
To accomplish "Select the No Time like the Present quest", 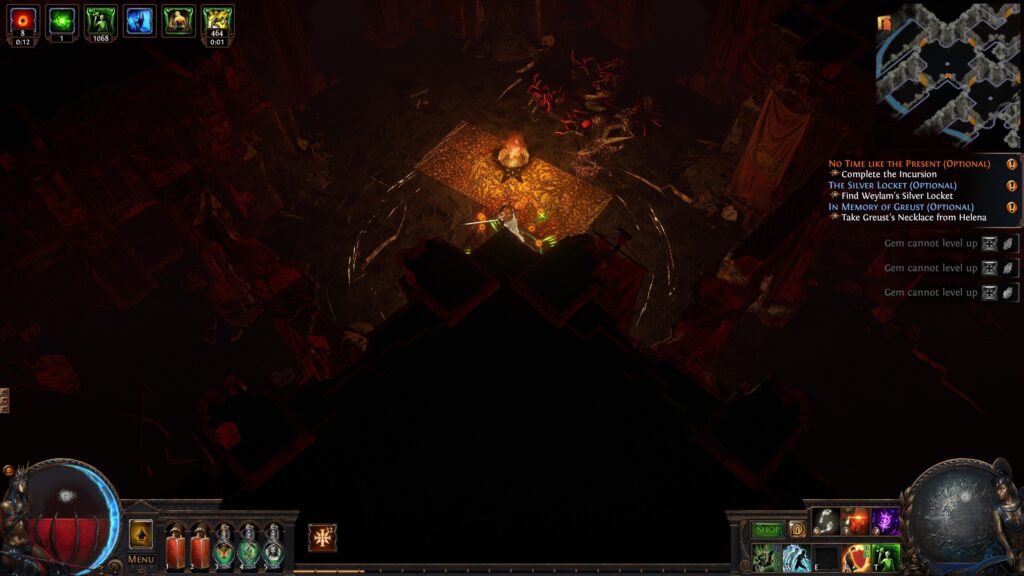I will pyautogui.click(x=909, y=163).
